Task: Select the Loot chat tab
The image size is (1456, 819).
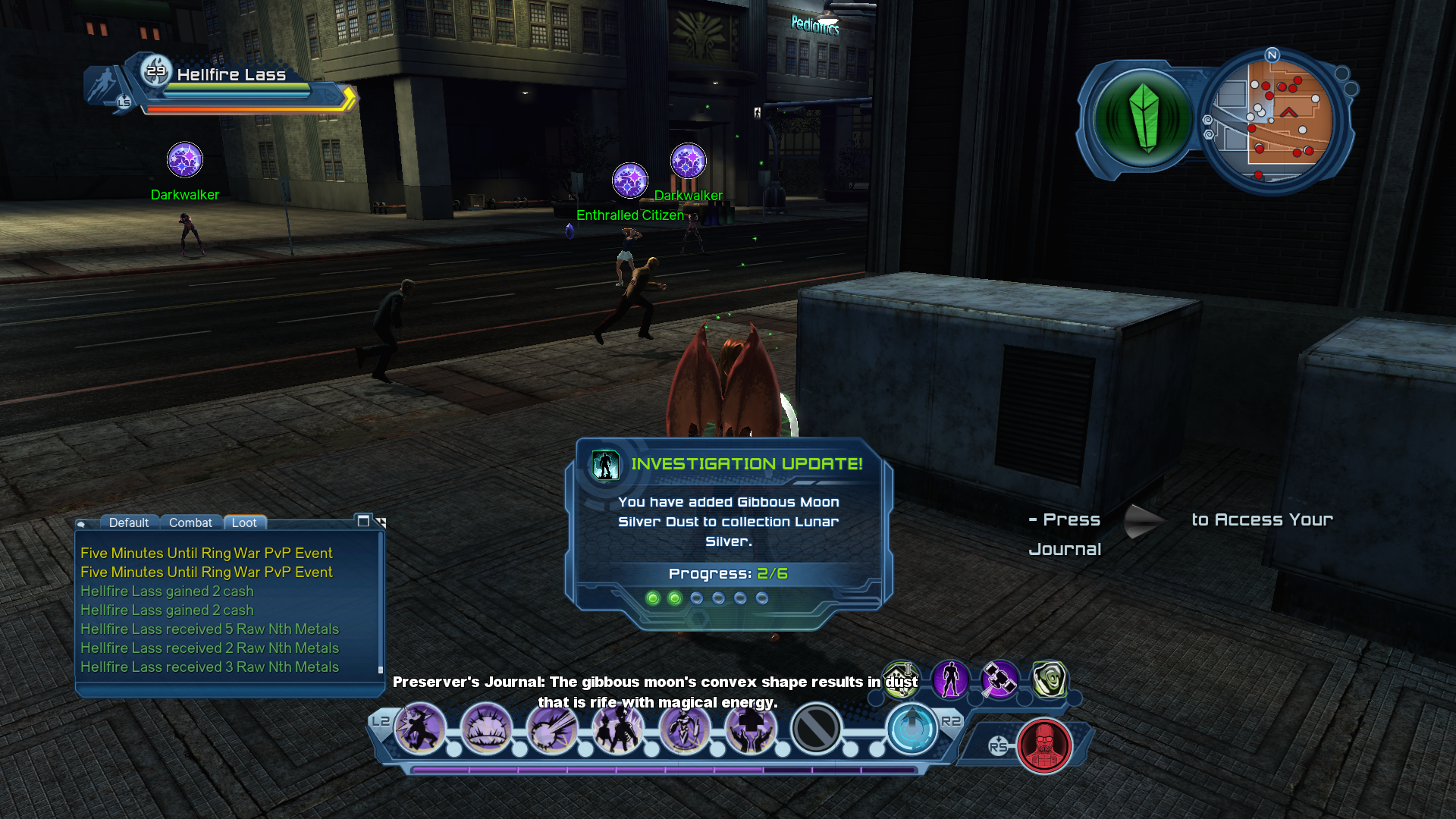Action: tap(244, 522)
